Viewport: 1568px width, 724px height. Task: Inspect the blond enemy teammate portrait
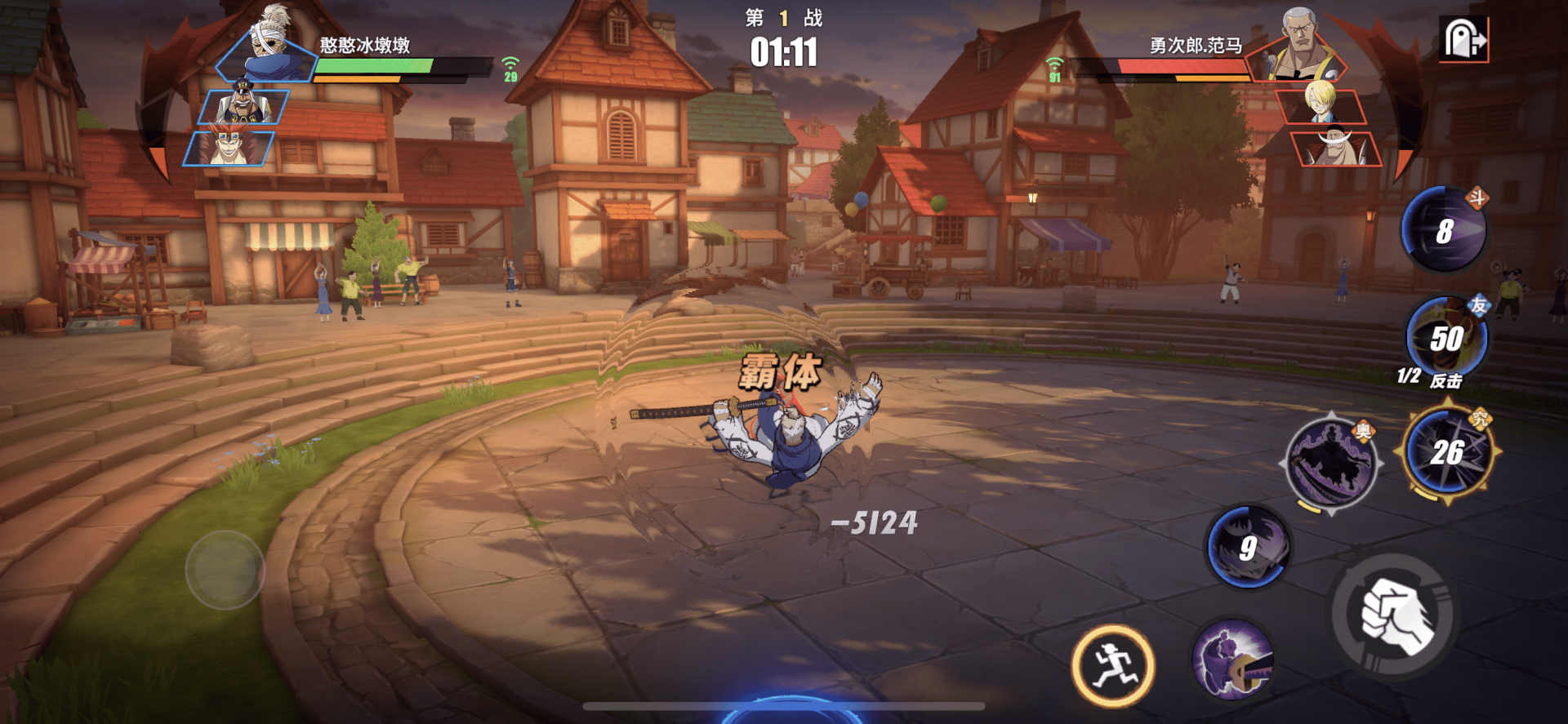[x=1321, y=105]
